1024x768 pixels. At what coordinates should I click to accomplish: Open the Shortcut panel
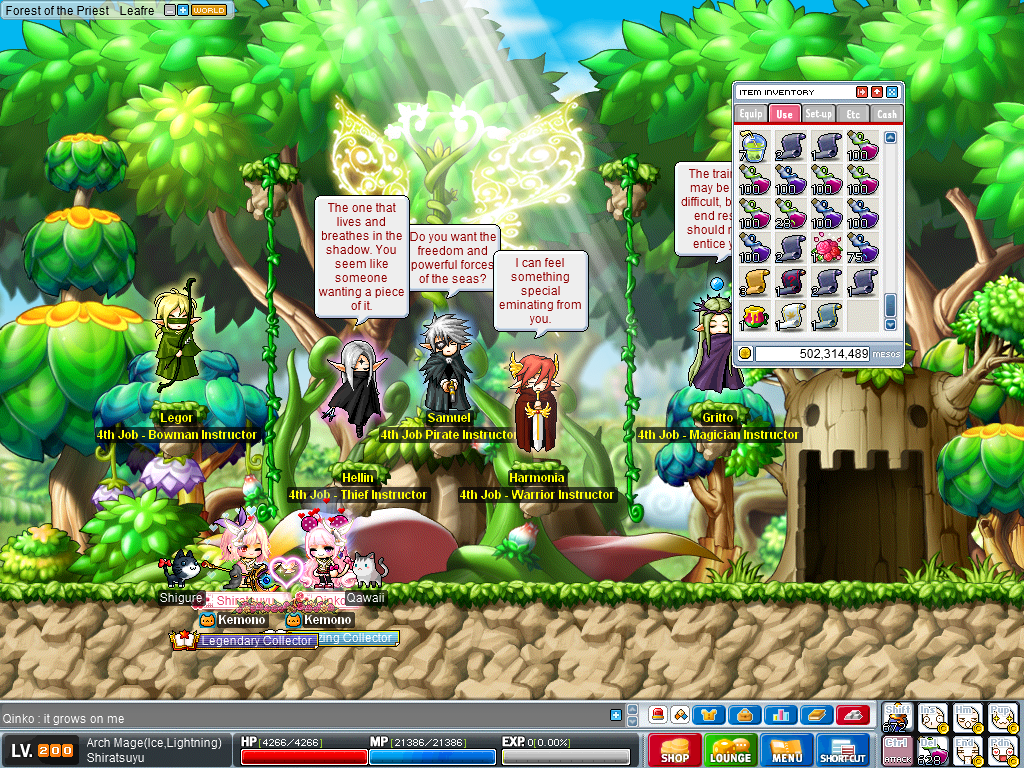843,750
